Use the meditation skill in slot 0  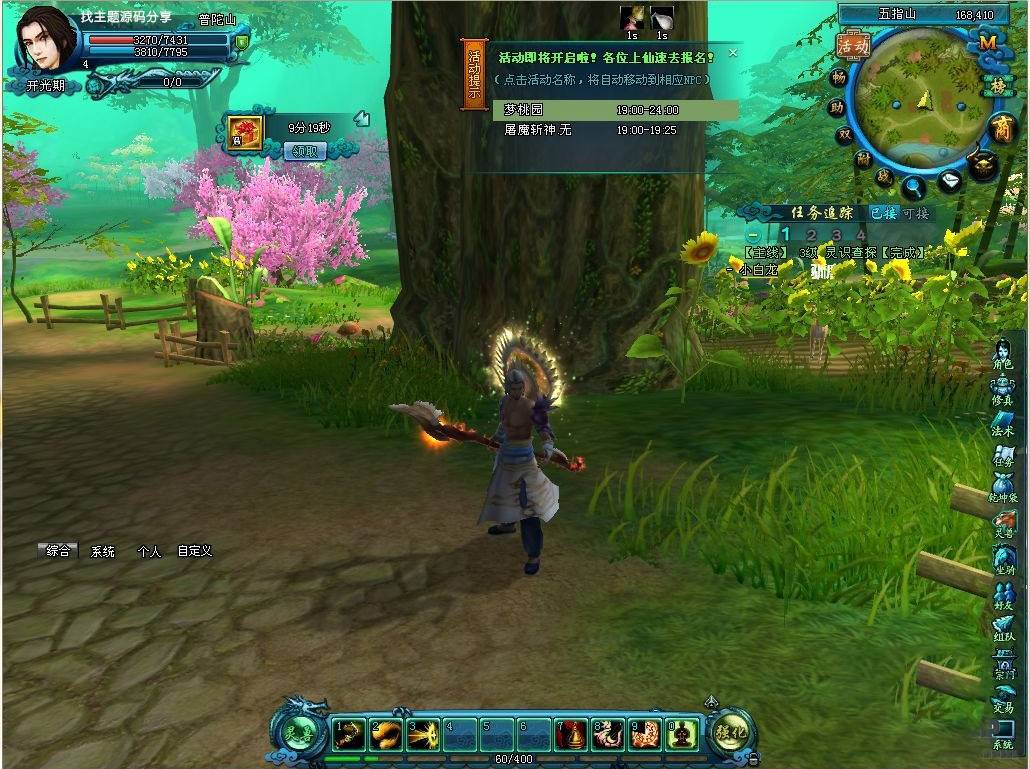(x=682, y=736)
